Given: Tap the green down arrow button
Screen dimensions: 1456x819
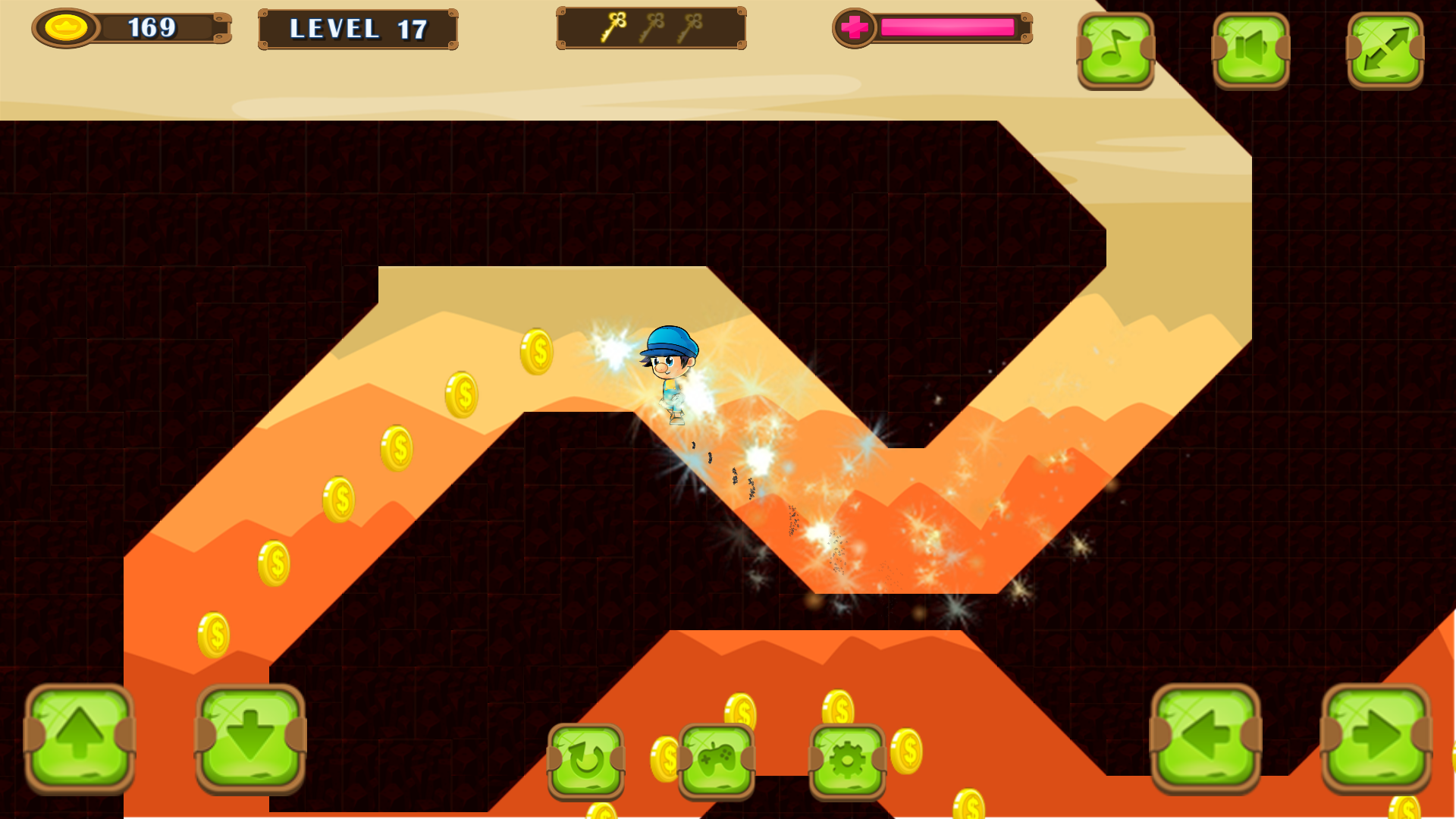Looking at the screenshot, I should coord(250,737).
